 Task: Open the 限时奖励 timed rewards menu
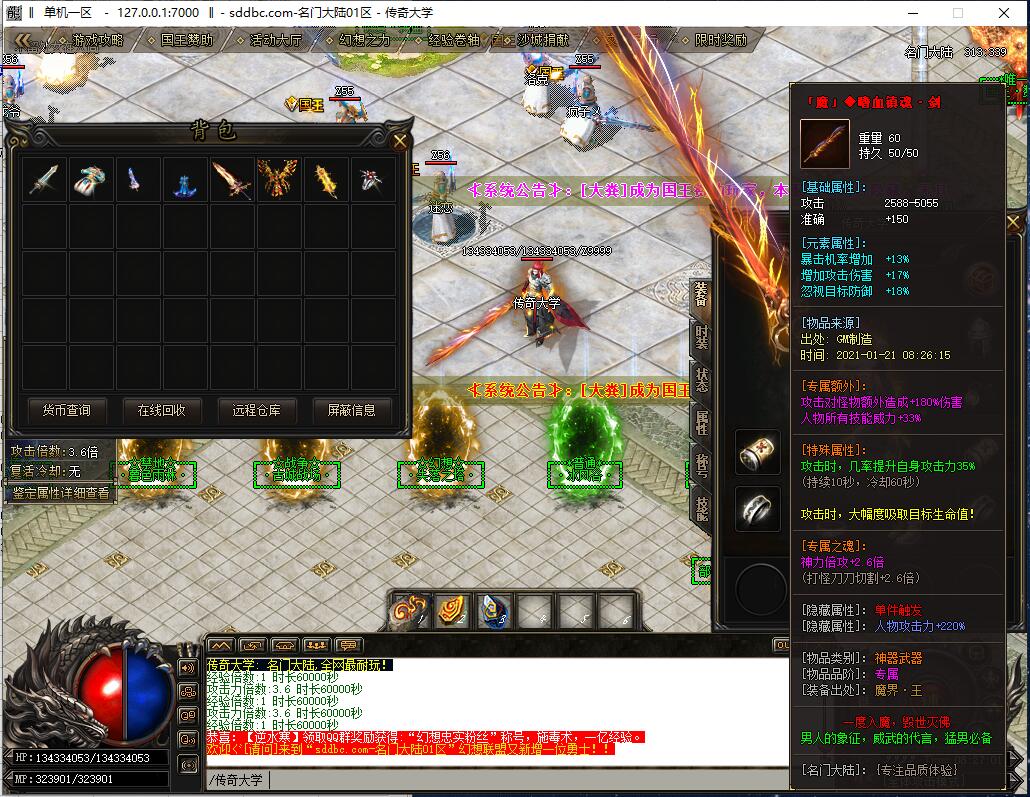tap(721, 41)
